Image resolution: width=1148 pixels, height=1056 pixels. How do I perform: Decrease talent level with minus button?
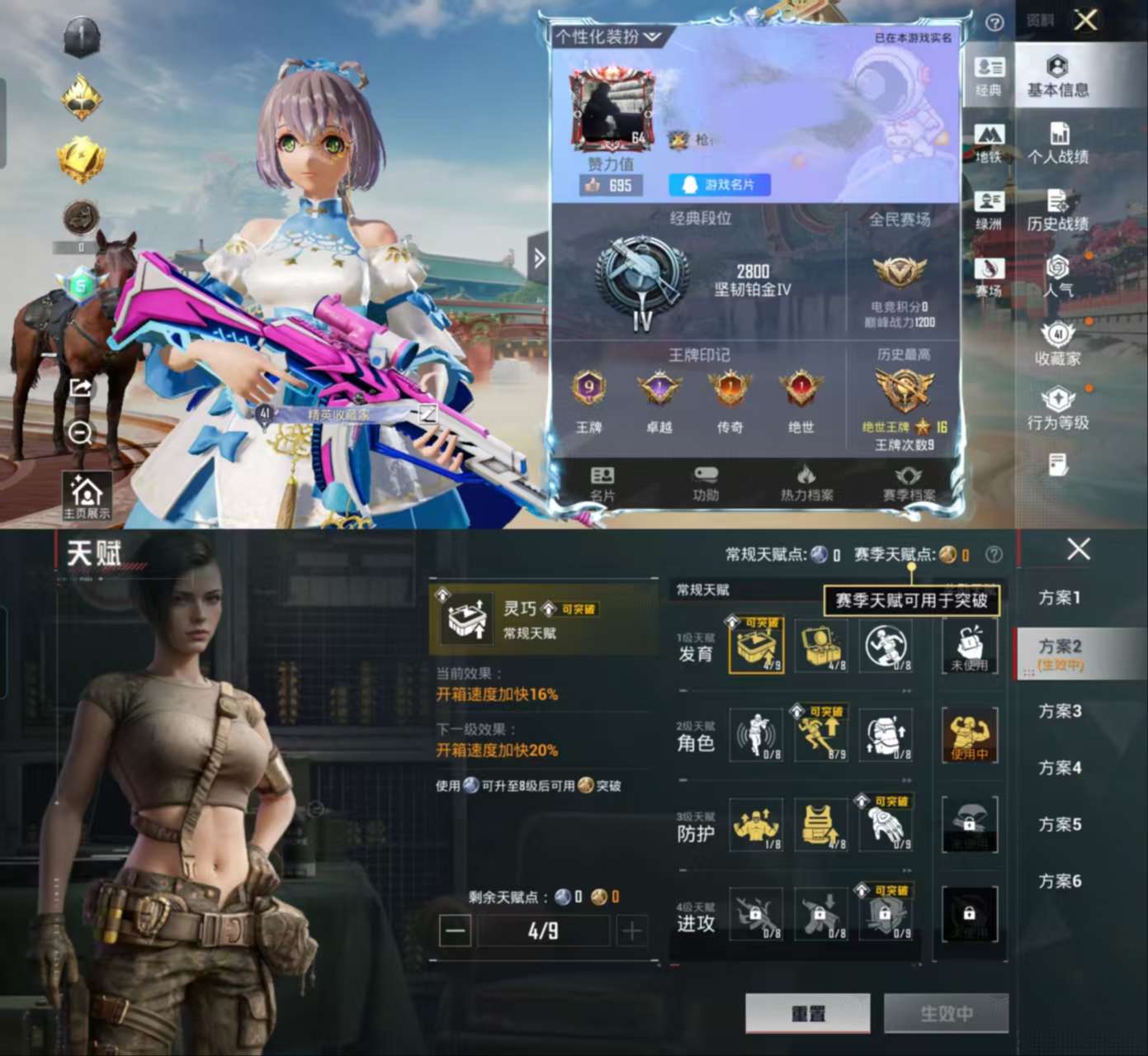tap(455, 931)
